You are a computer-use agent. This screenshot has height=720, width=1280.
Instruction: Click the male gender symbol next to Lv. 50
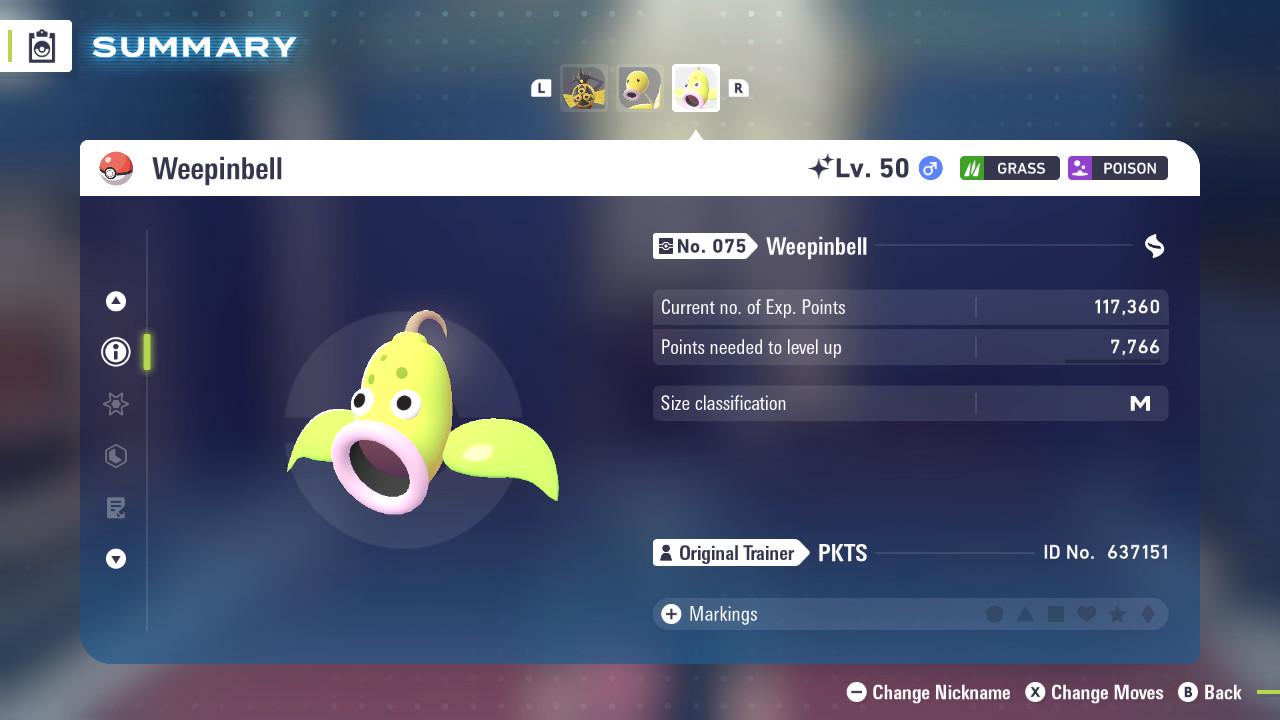(928, 168)
